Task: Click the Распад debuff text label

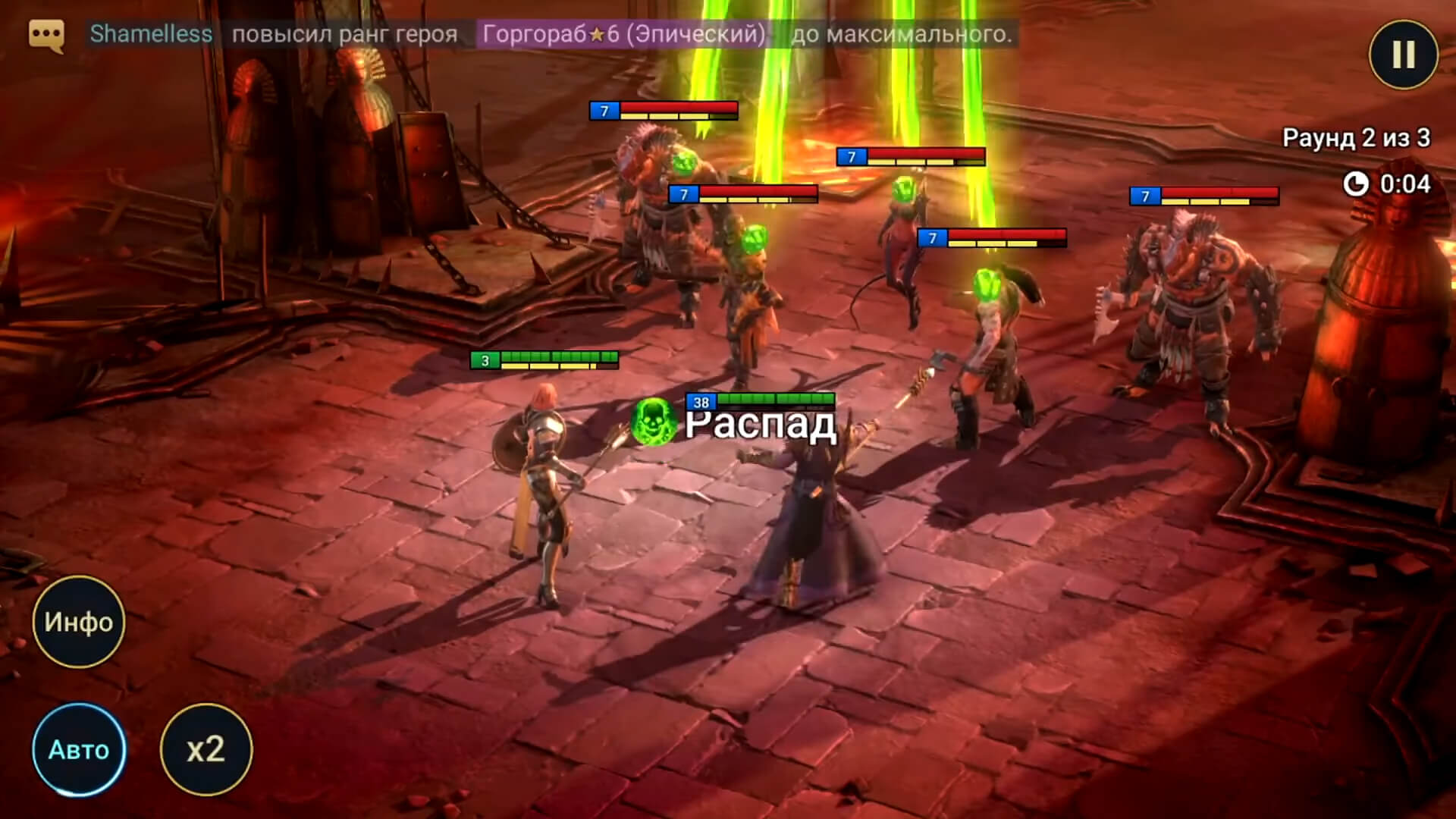Action: [762, 425]
